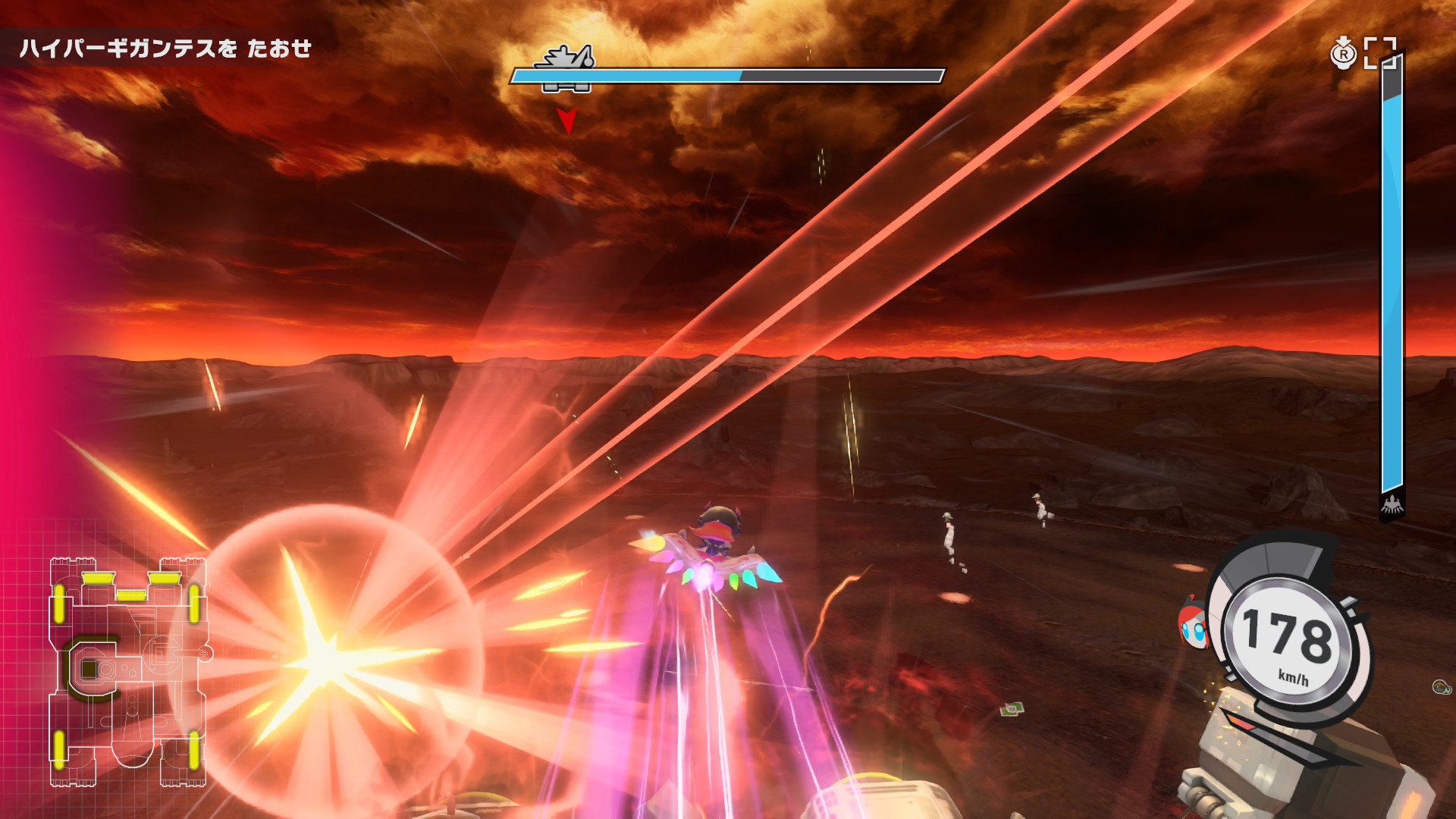Open the machine damage diagram

click(x=127, y=671)
